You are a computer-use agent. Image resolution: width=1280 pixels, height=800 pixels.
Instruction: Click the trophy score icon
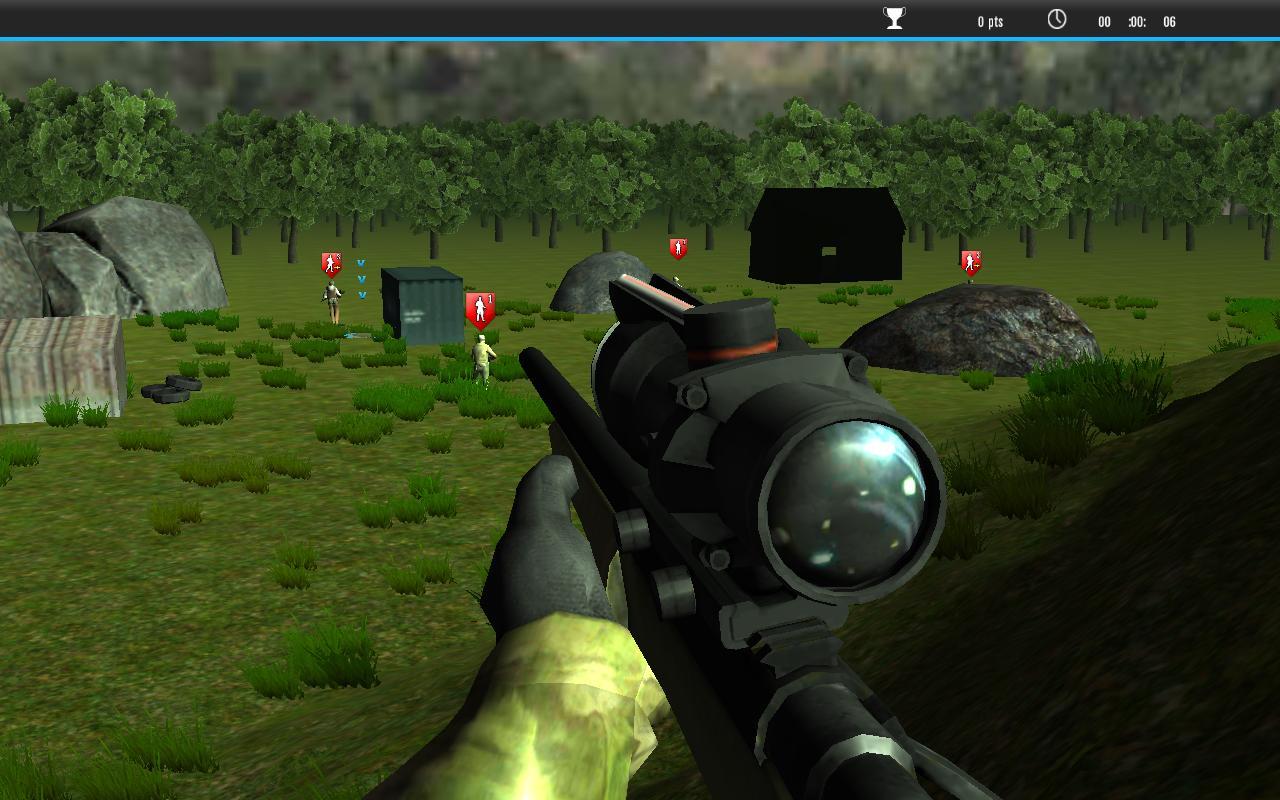[893, 18]
